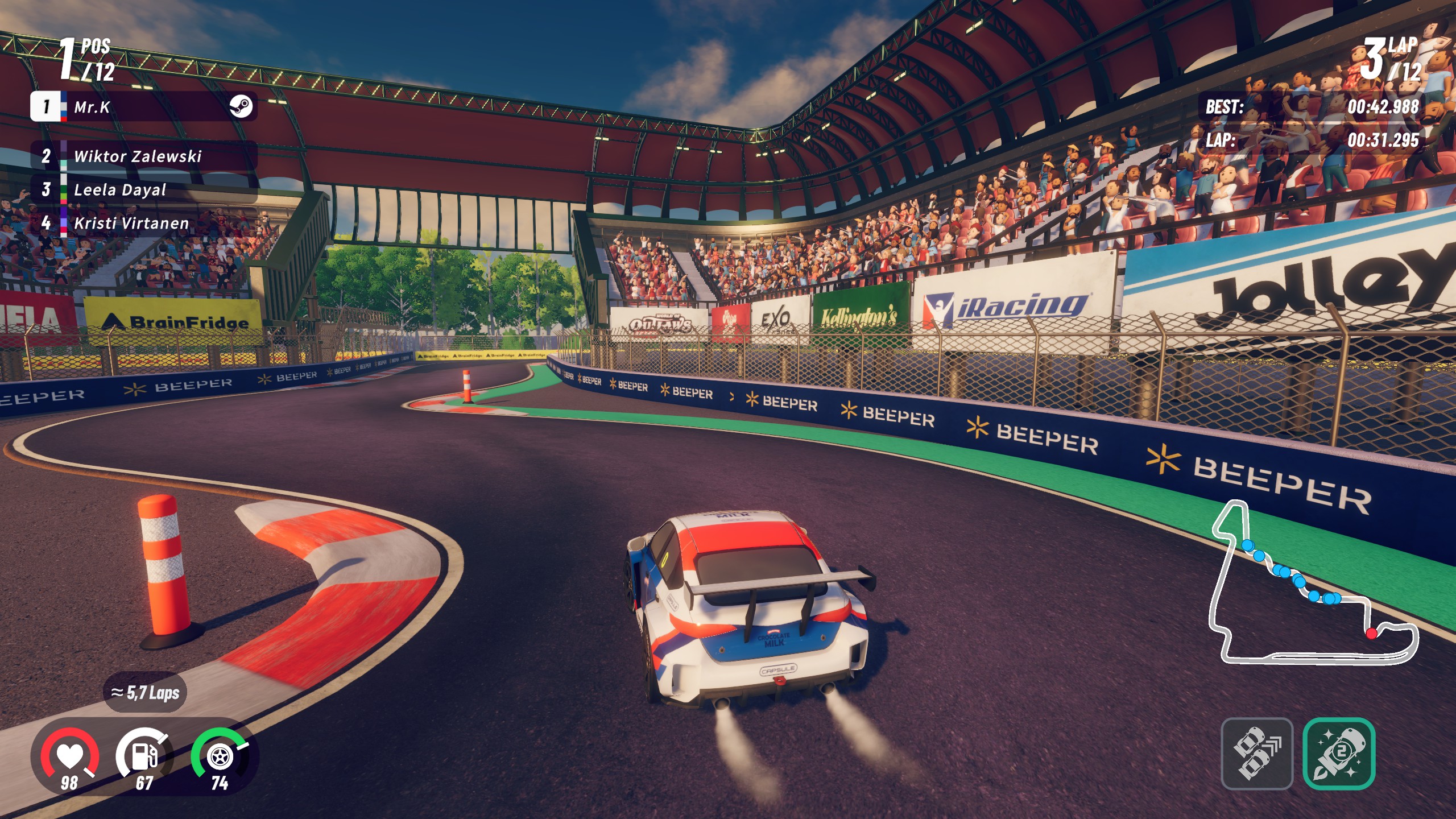Activate the slipstream cars ability icon
Image resolution: width=1456 pixels, height=819 pixels.
1257,754
